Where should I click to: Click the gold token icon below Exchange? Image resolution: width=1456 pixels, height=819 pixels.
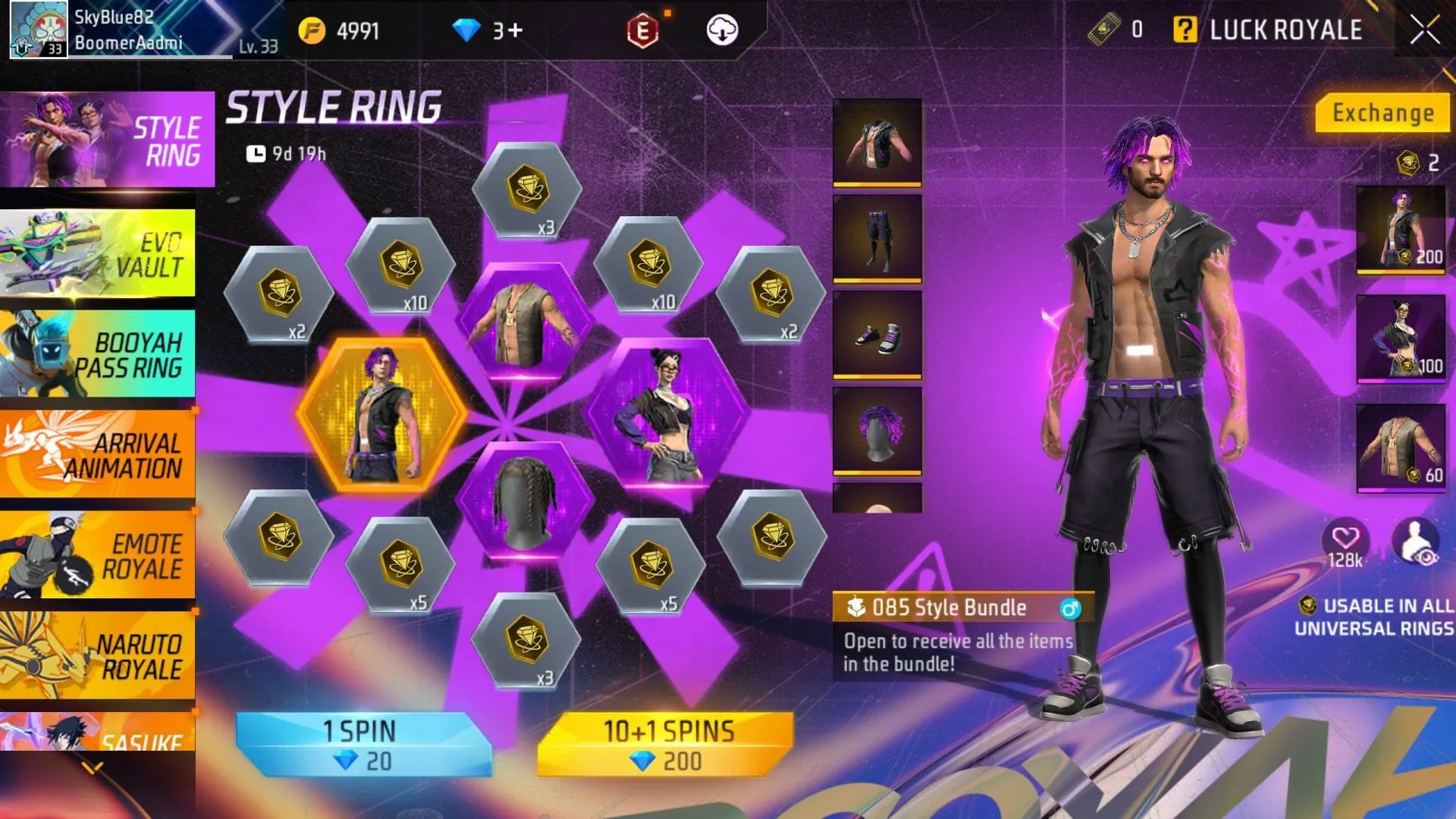tap(1408, 162)
